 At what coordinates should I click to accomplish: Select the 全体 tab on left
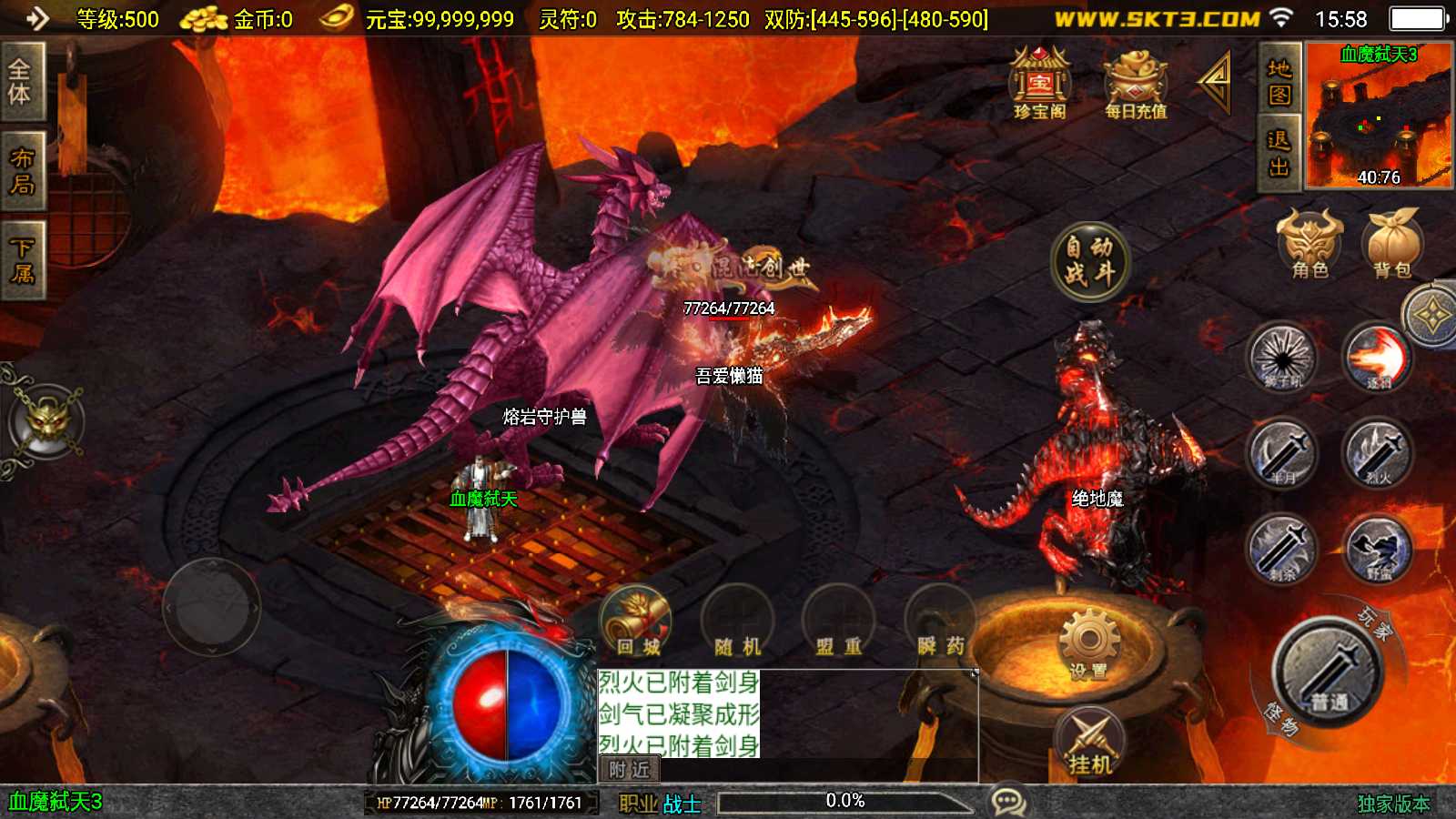click(21, 82)
